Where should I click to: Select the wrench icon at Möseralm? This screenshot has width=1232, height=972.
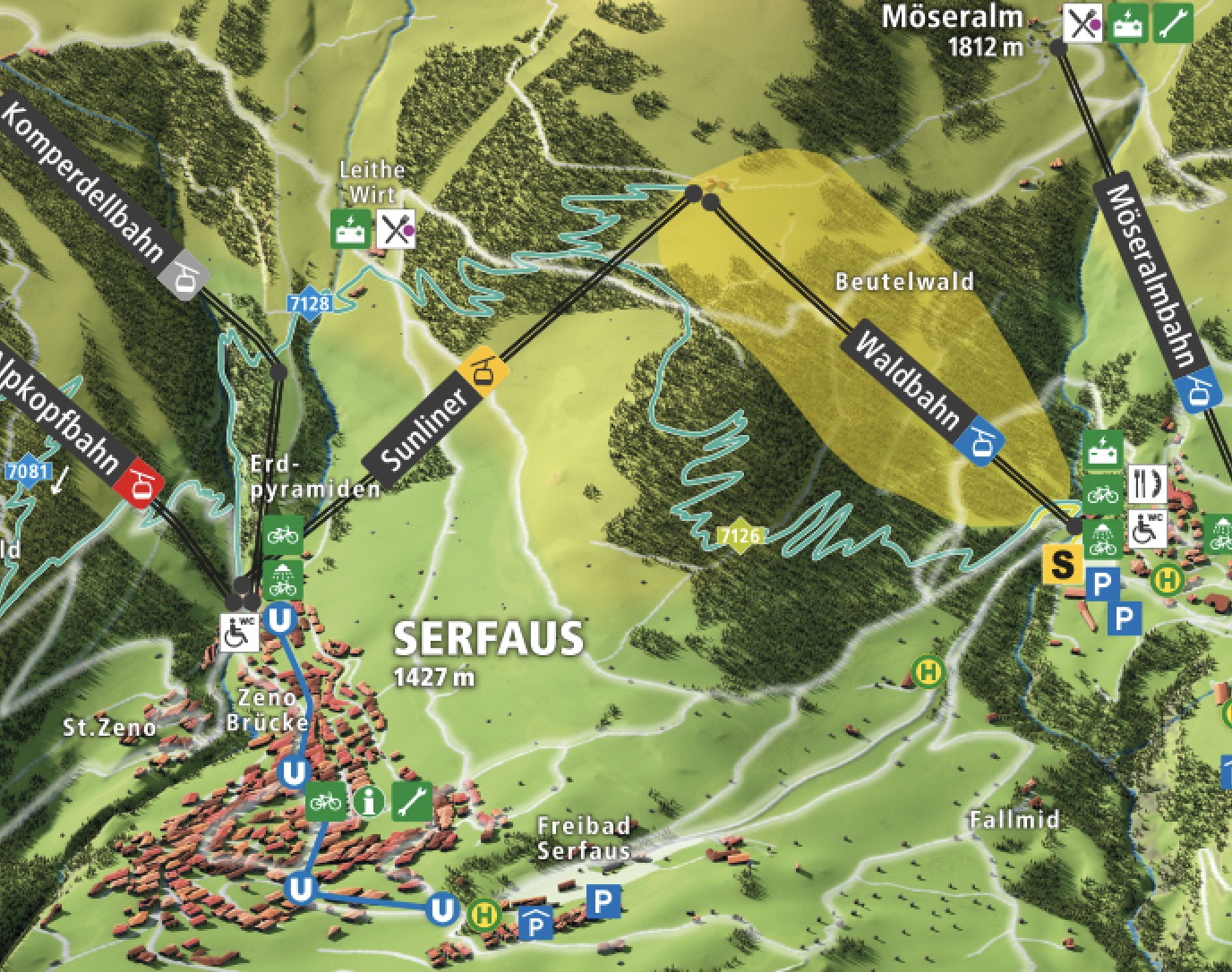(1173, 22)
